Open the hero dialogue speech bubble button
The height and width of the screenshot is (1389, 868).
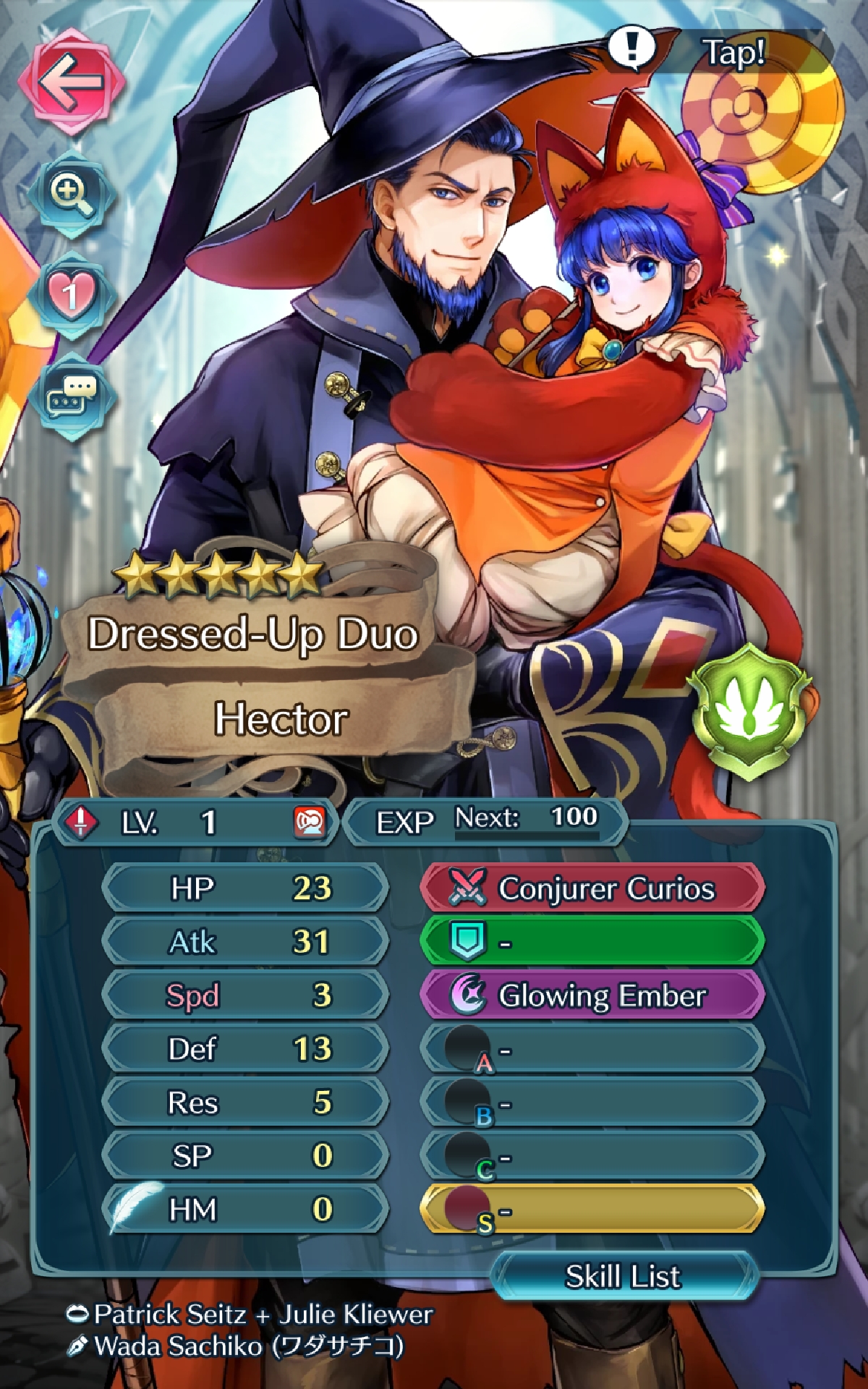coord(71,396)
